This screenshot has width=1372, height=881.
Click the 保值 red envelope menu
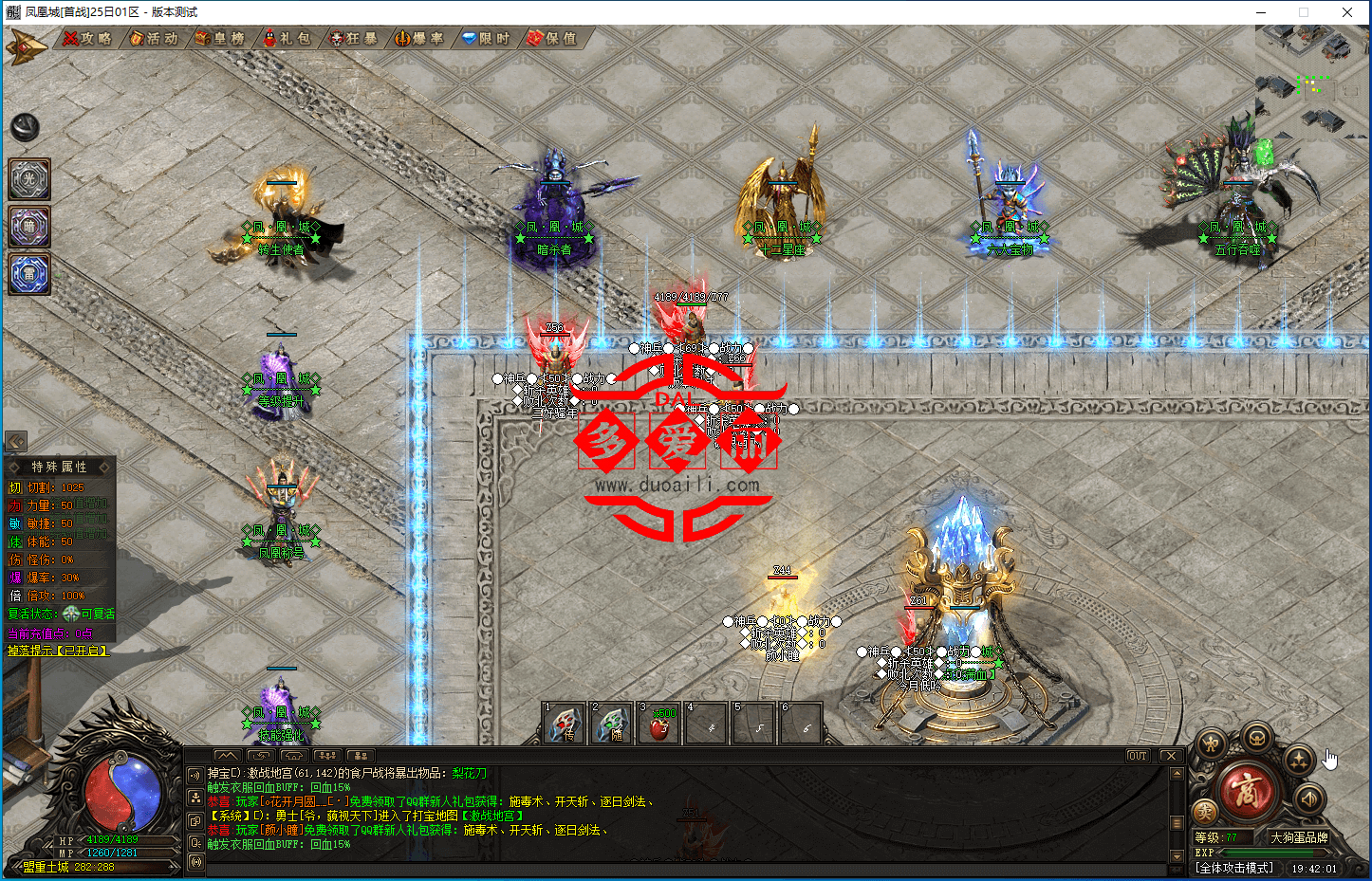coord(553,39)
